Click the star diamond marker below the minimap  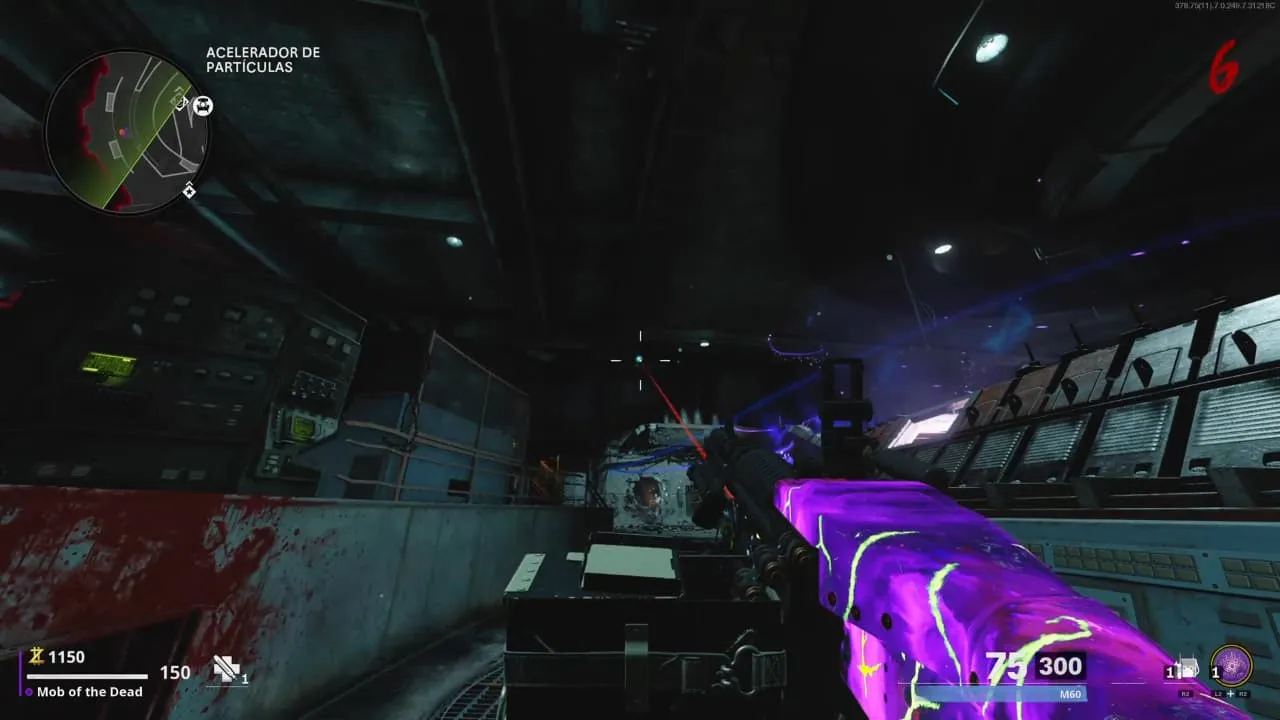[189, 190]
